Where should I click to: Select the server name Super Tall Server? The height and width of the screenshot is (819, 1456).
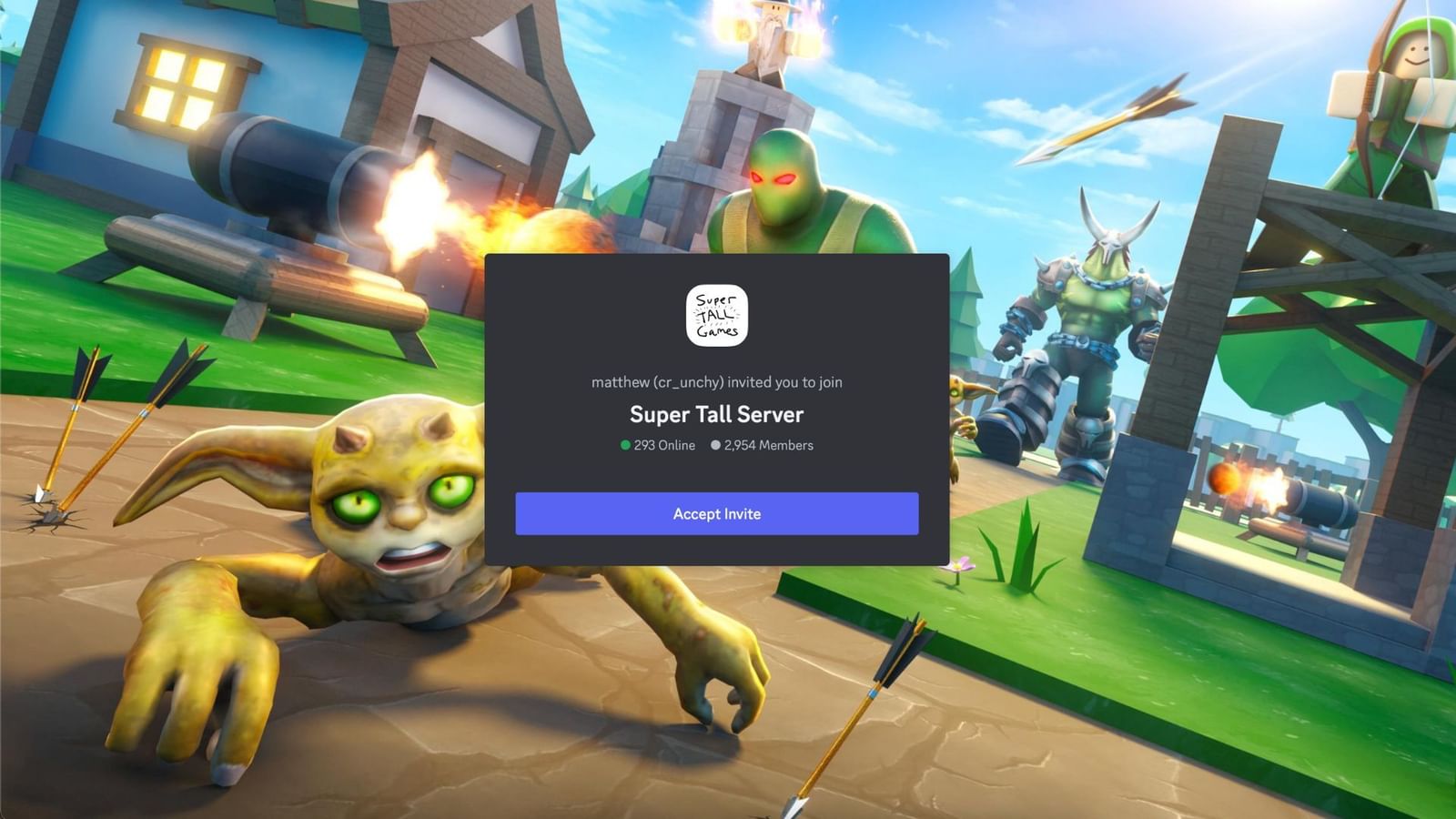[716, 414]
